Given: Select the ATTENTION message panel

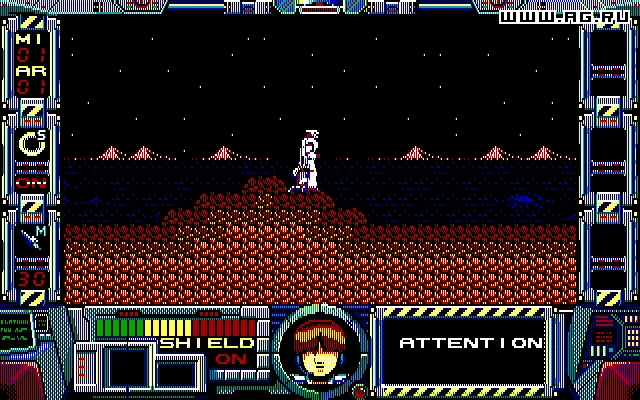Looking at the screenshot, I should (x=469, y=343).
